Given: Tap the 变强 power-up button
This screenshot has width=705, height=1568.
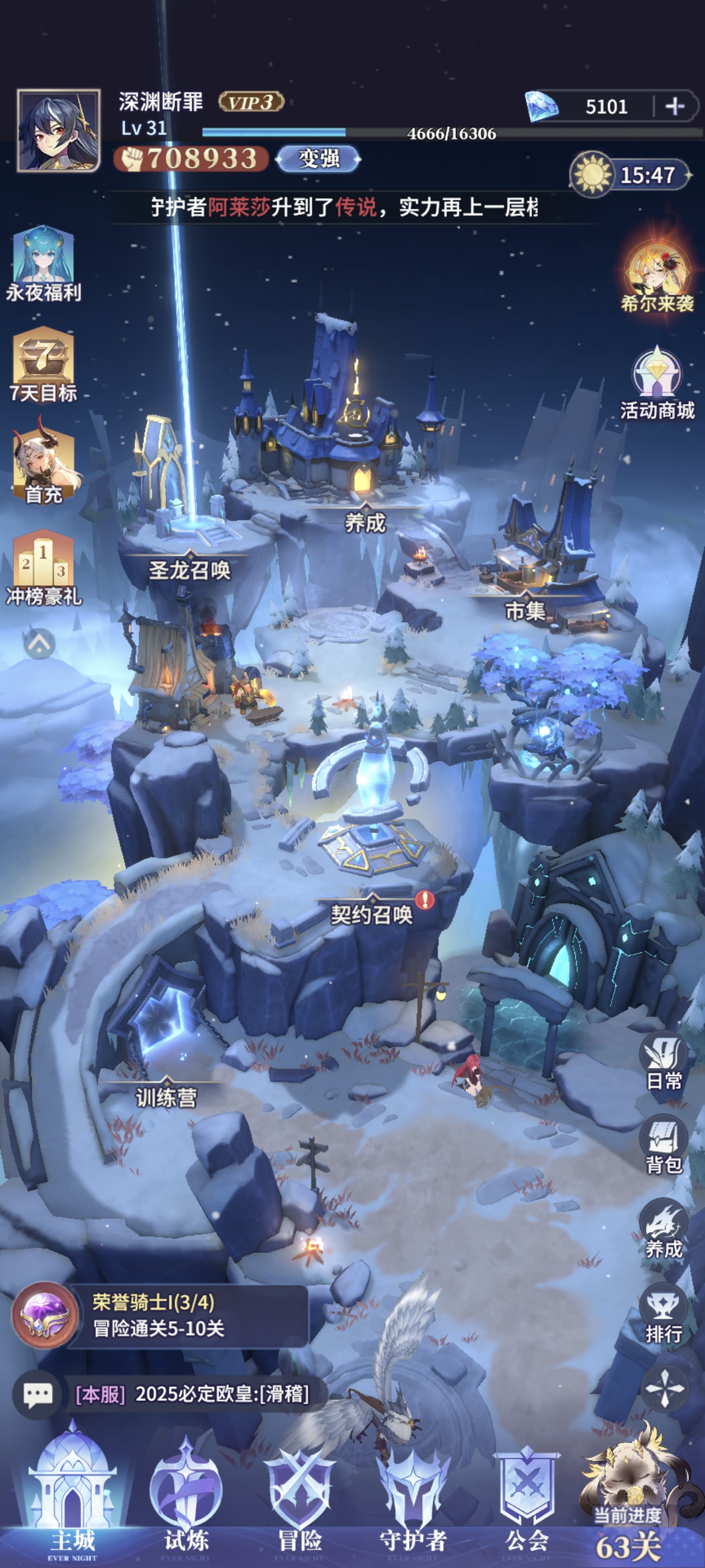Looking at the screenshot, I should tap(318, 159).
